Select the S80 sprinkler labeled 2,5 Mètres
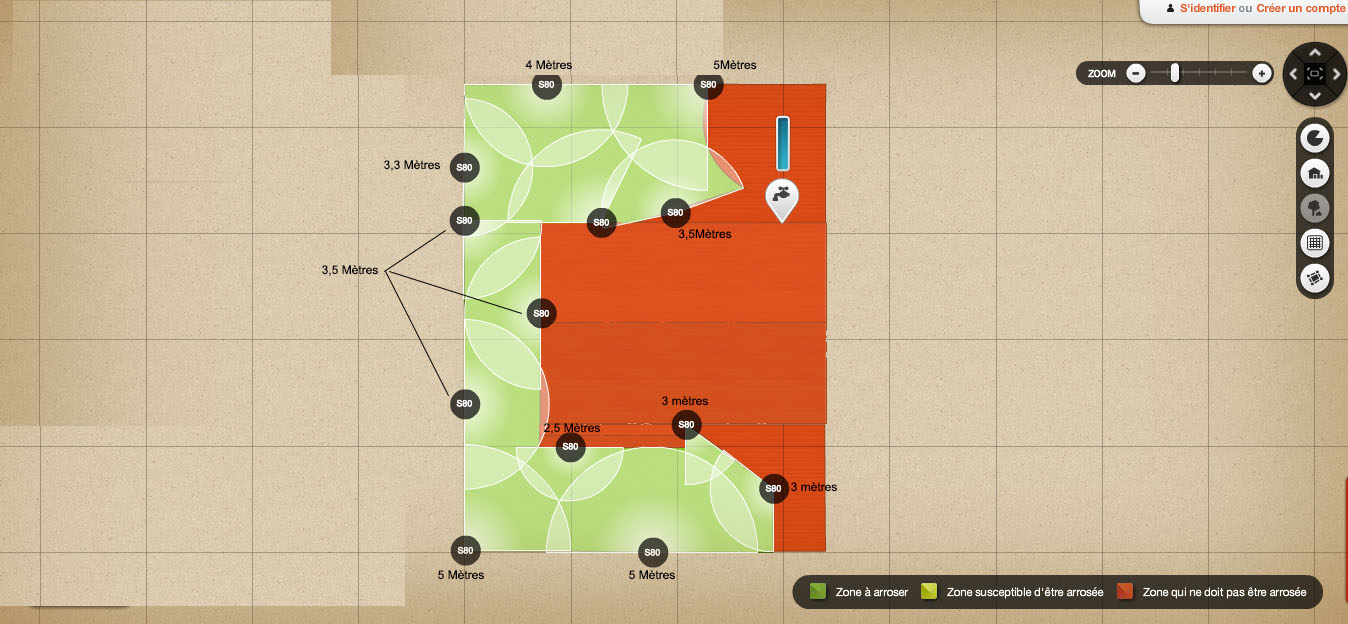Image resolution: width=1348 pixels, height=624 pixels. pyautogui.click(x=570, y=446)
